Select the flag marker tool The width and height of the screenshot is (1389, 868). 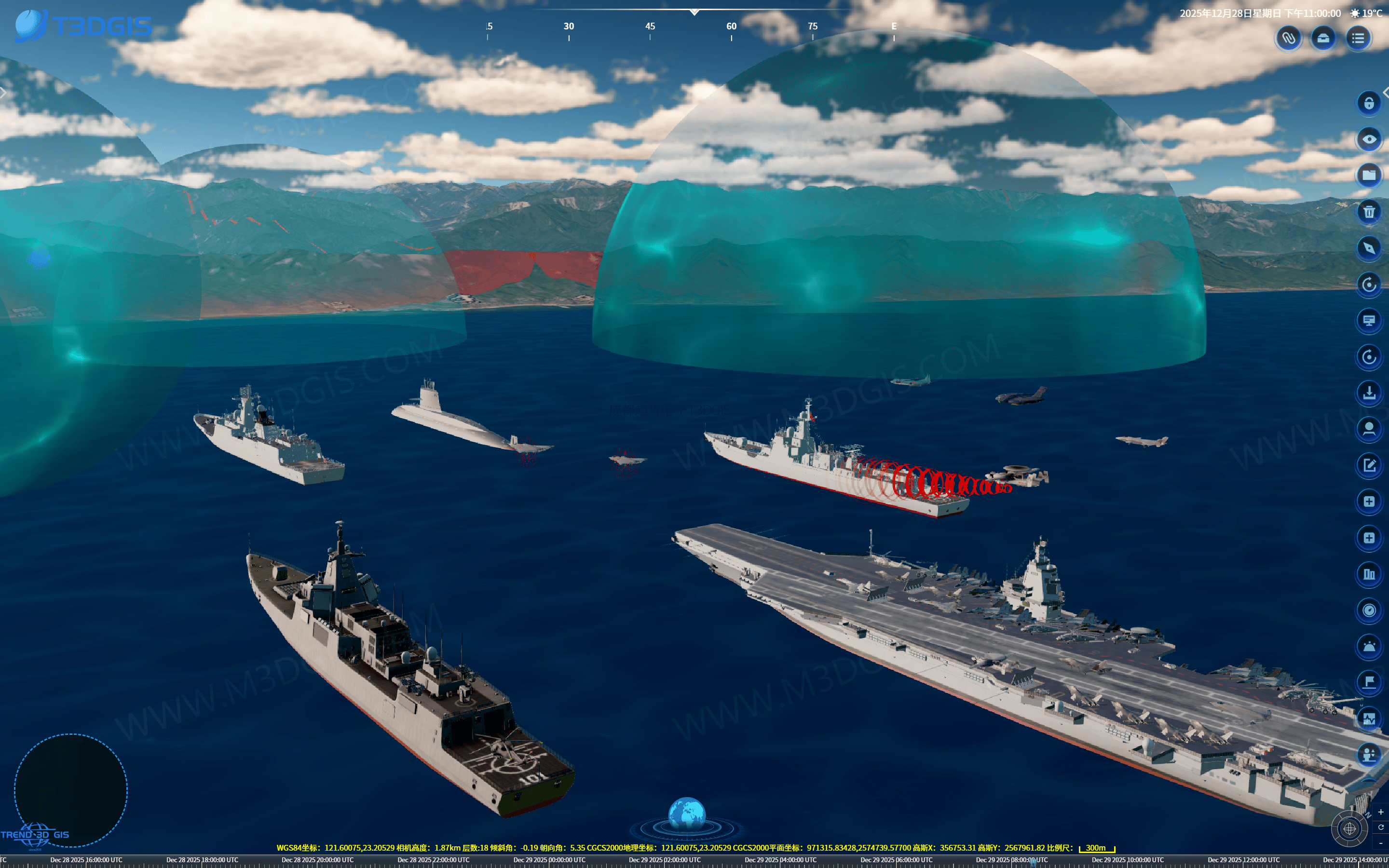coord(1369,682)
